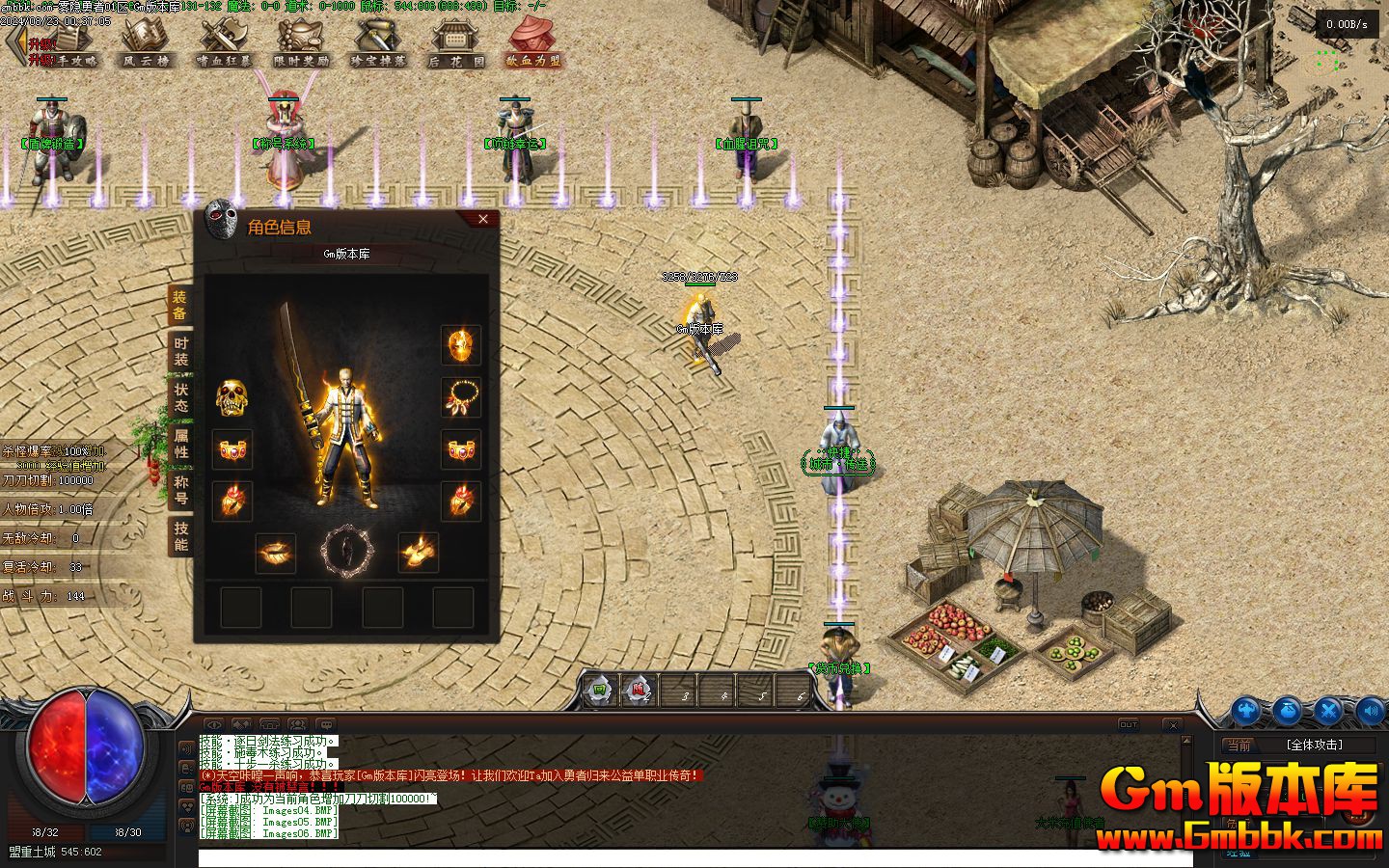Show the 属性 attributes tab

pyautogui.click(x=180, y=444)
